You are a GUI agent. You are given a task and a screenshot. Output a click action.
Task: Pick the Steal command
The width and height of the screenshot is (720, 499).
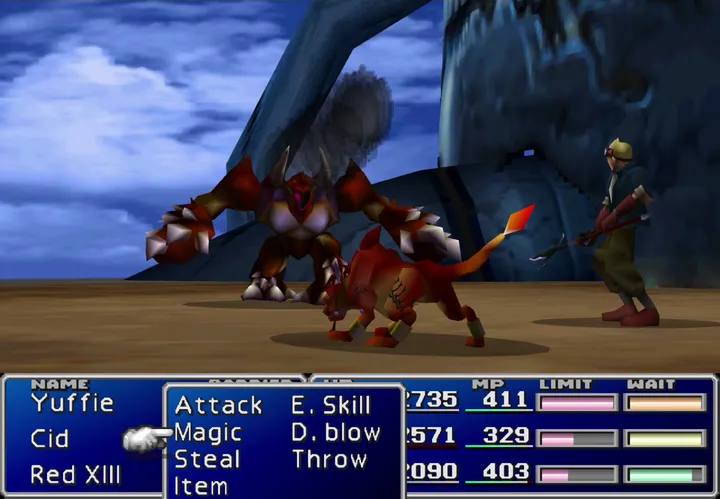point(207,460)
